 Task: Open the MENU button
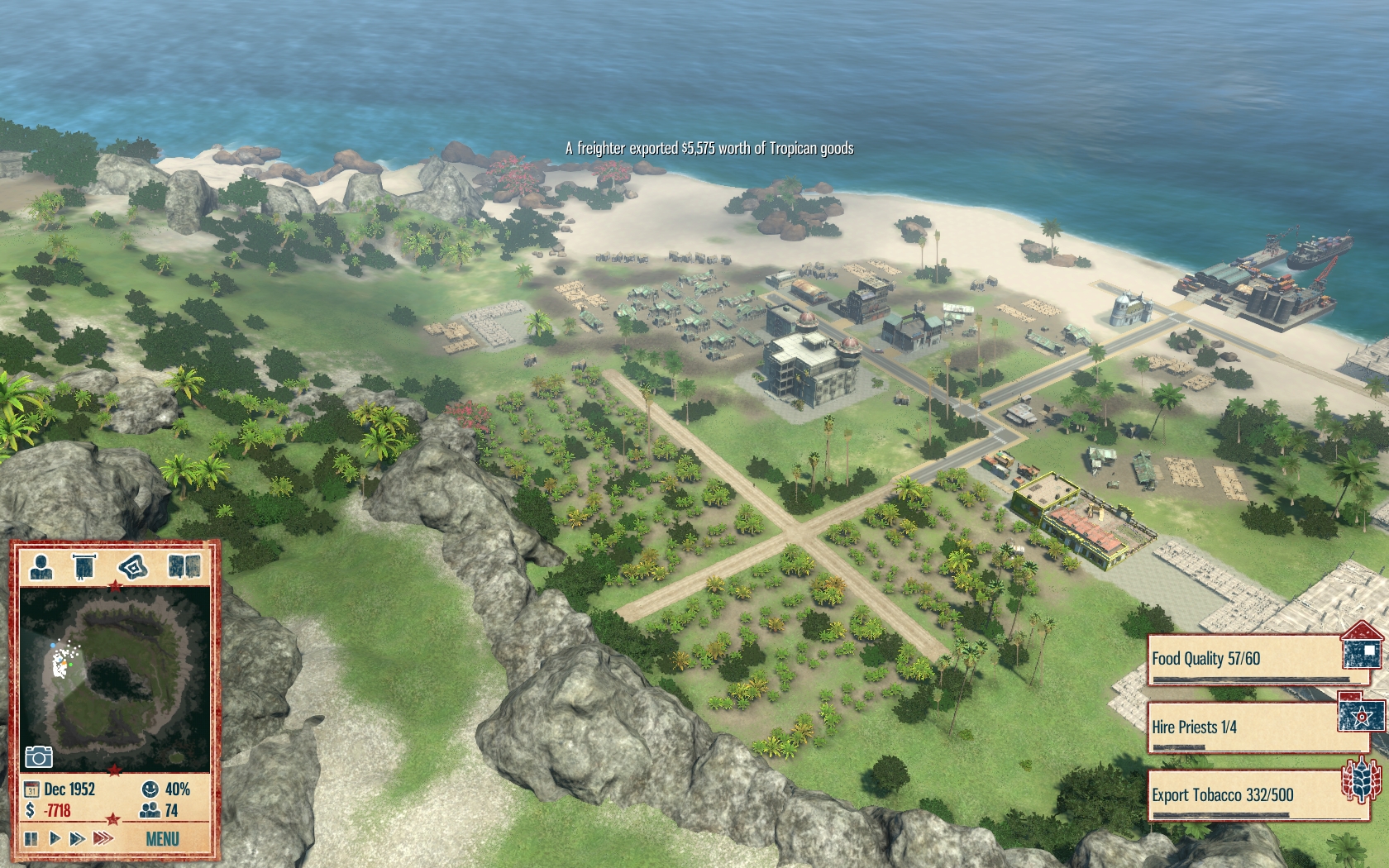[162, 838]
